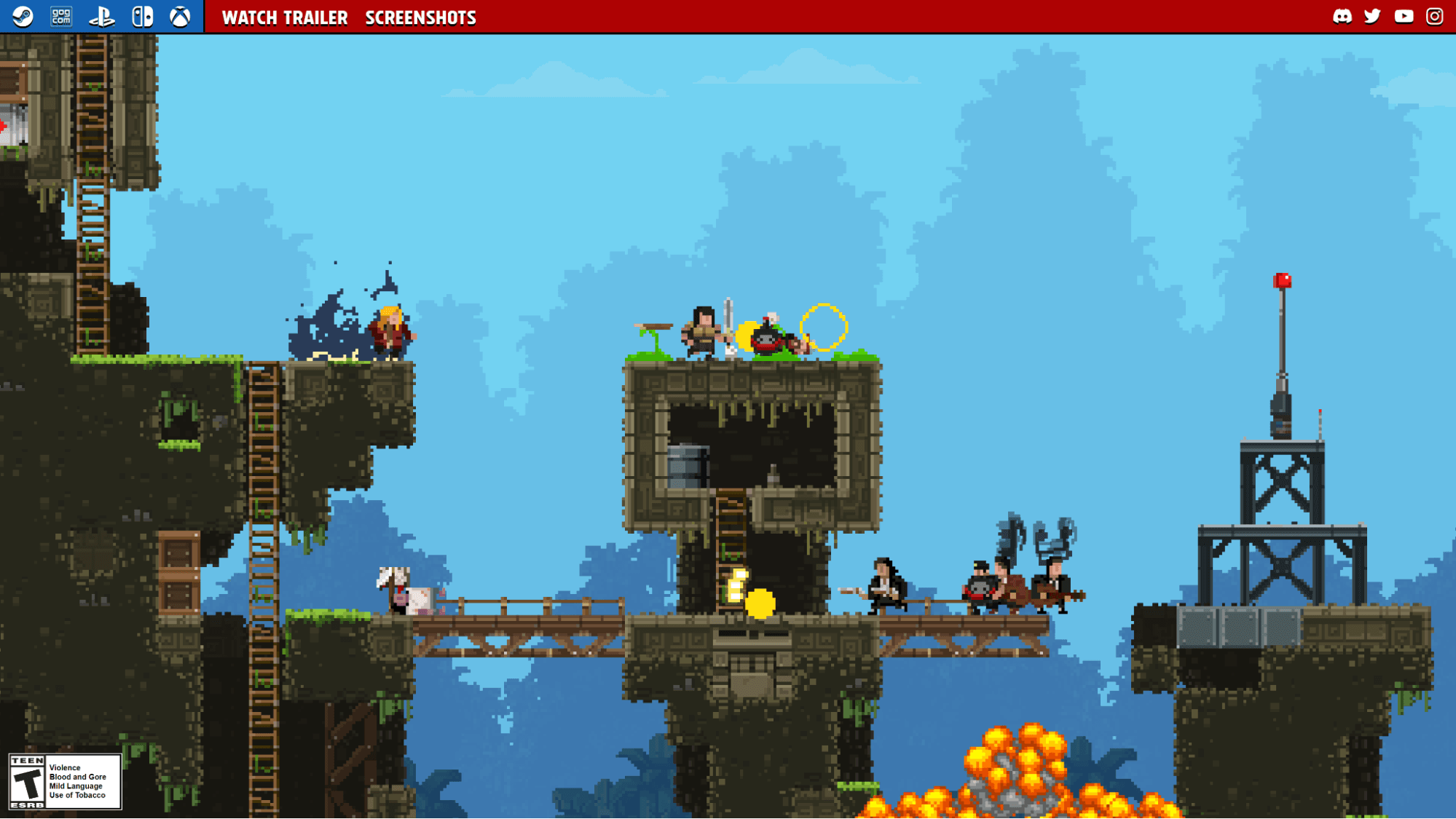This screenshot has height=819, width=1456.
Task: Join the Discord server
Action: (x=1342, y=16)
